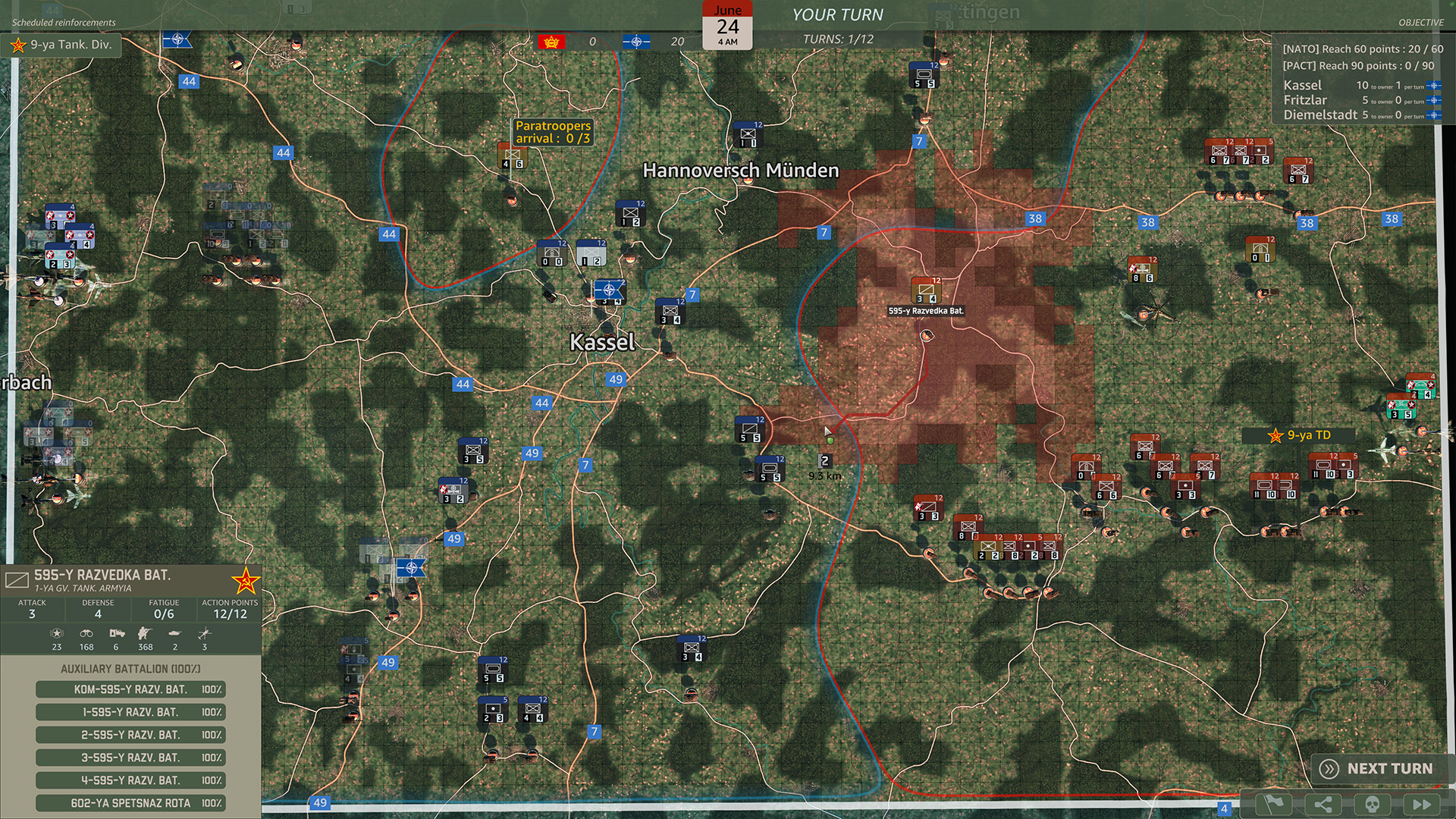Toggle the NATO counter showing 20
Screen dimensions: 1456x819
637,42
